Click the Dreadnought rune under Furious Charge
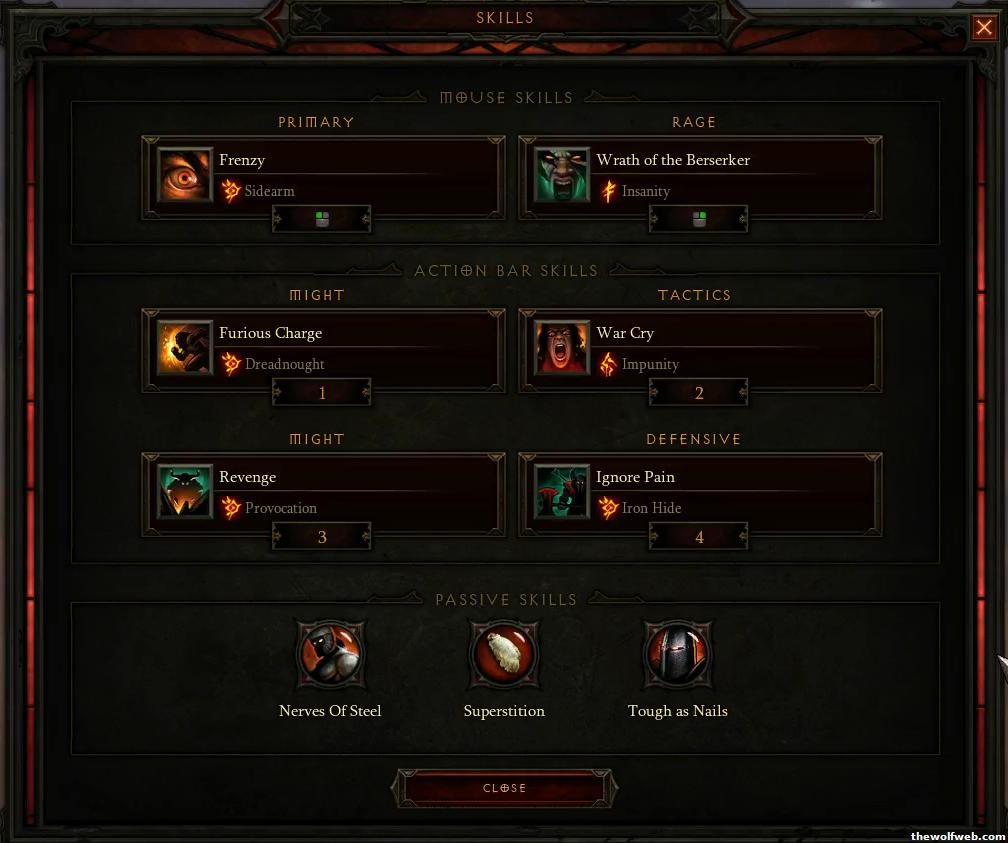Image resolution: width=1008 pixels, height=843 pixels. 231,364
